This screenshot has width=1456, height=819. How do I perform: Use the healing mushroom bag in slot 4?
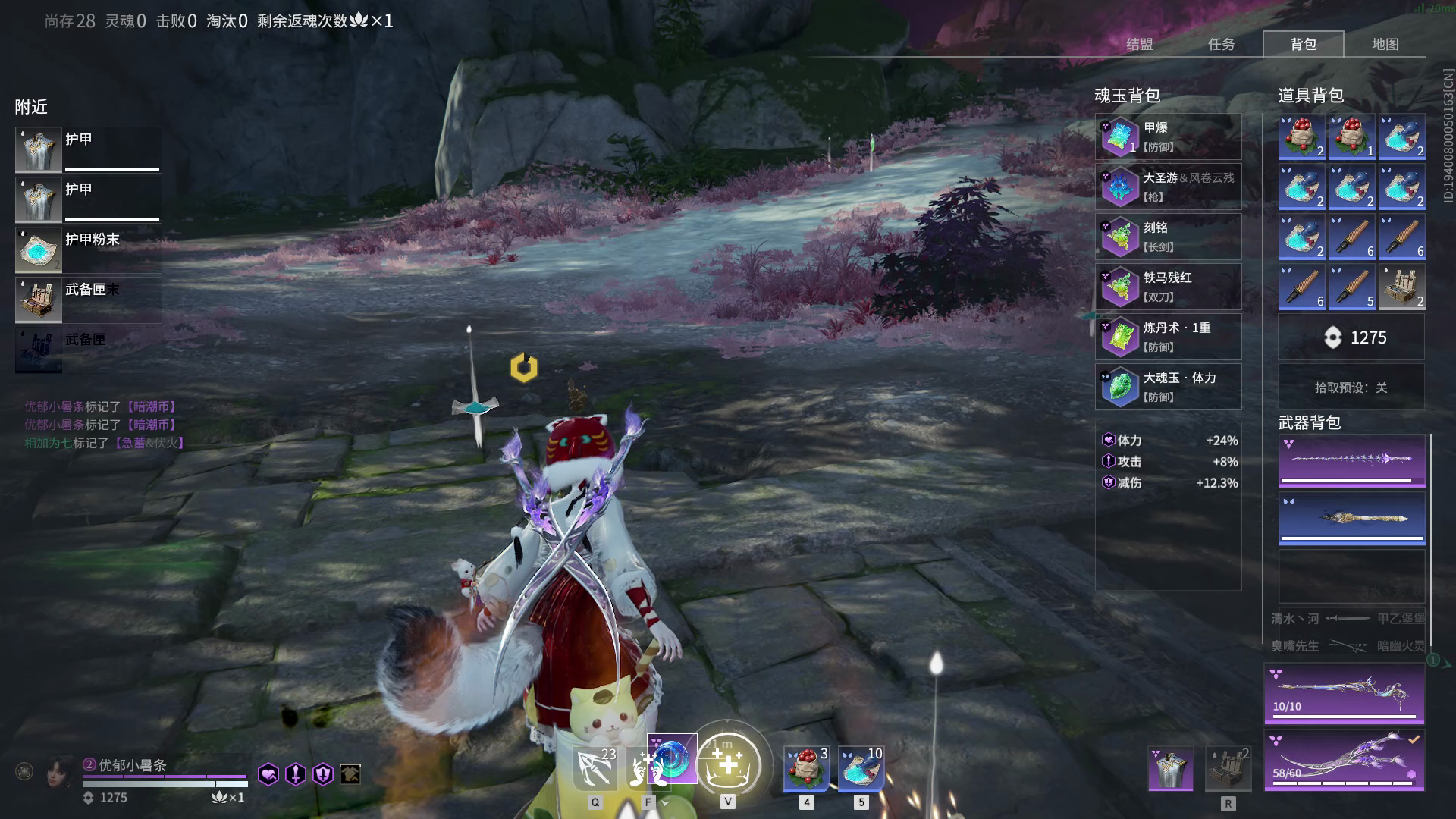pos(806,768)
